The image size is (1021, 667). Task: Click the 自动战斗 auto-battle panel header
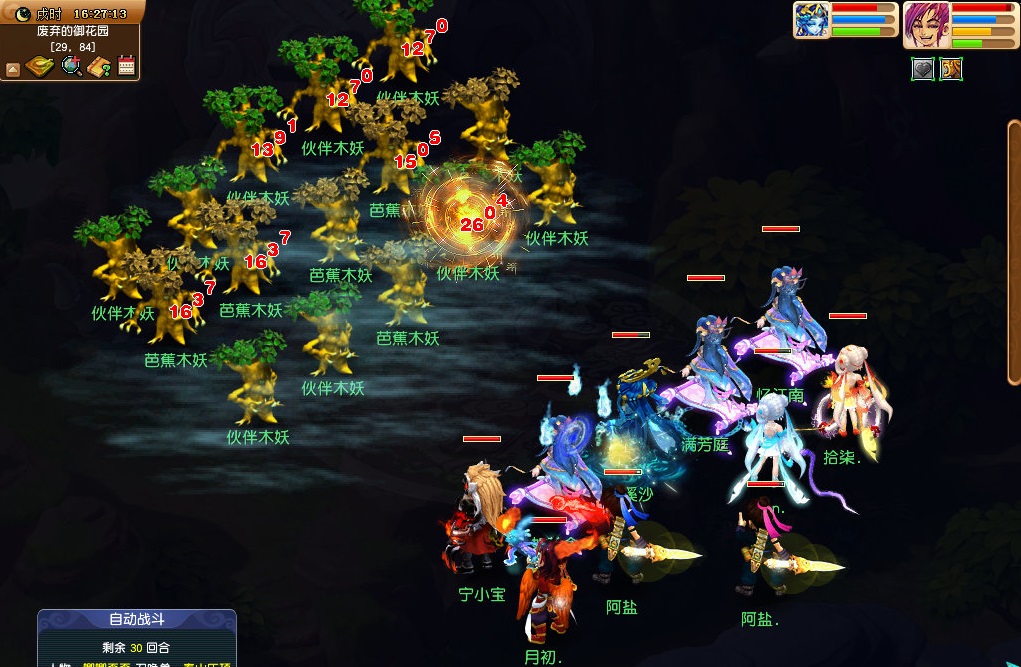(137, 620)
